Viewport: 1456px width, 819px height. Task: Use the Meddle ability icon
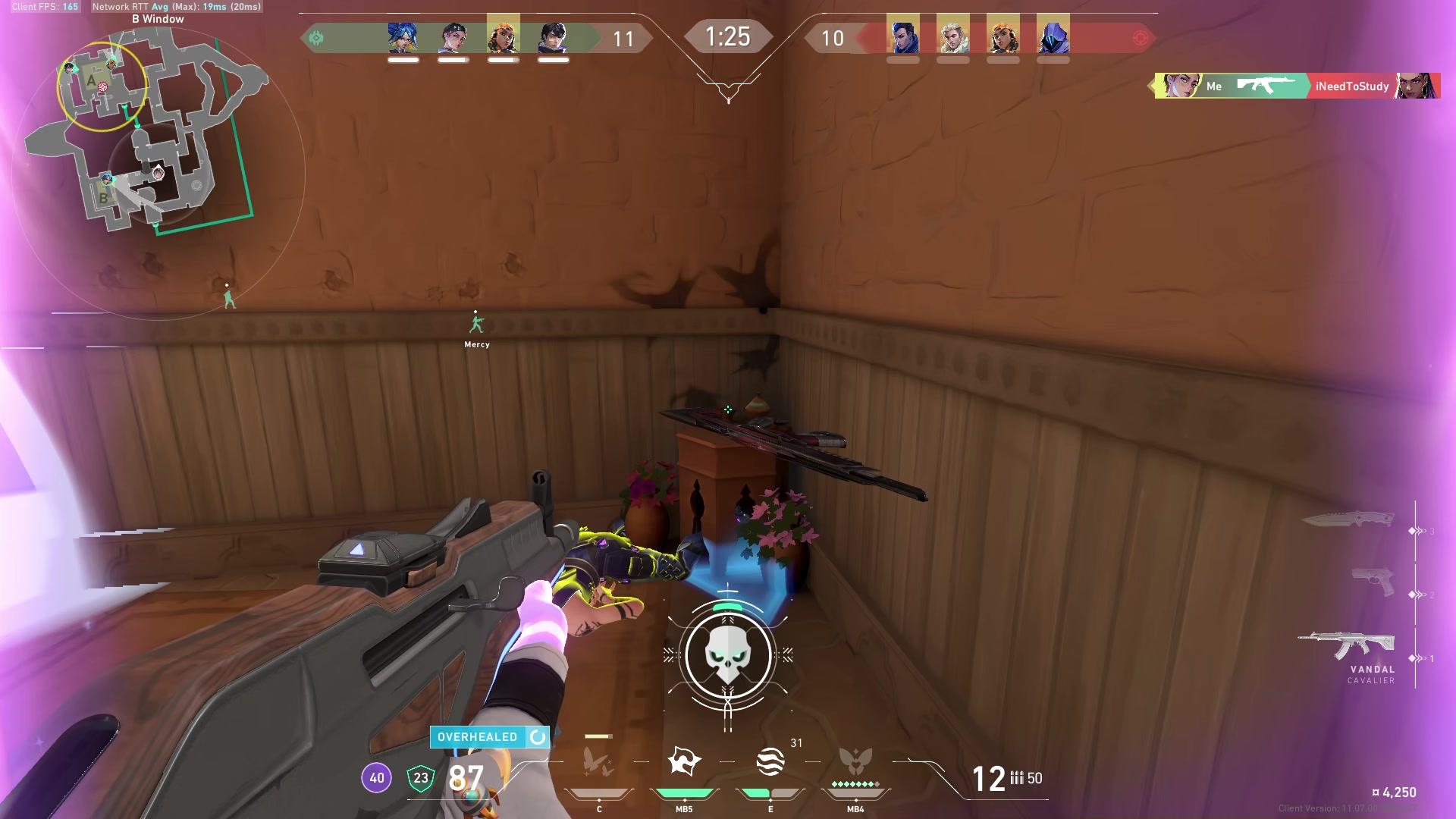684,761
